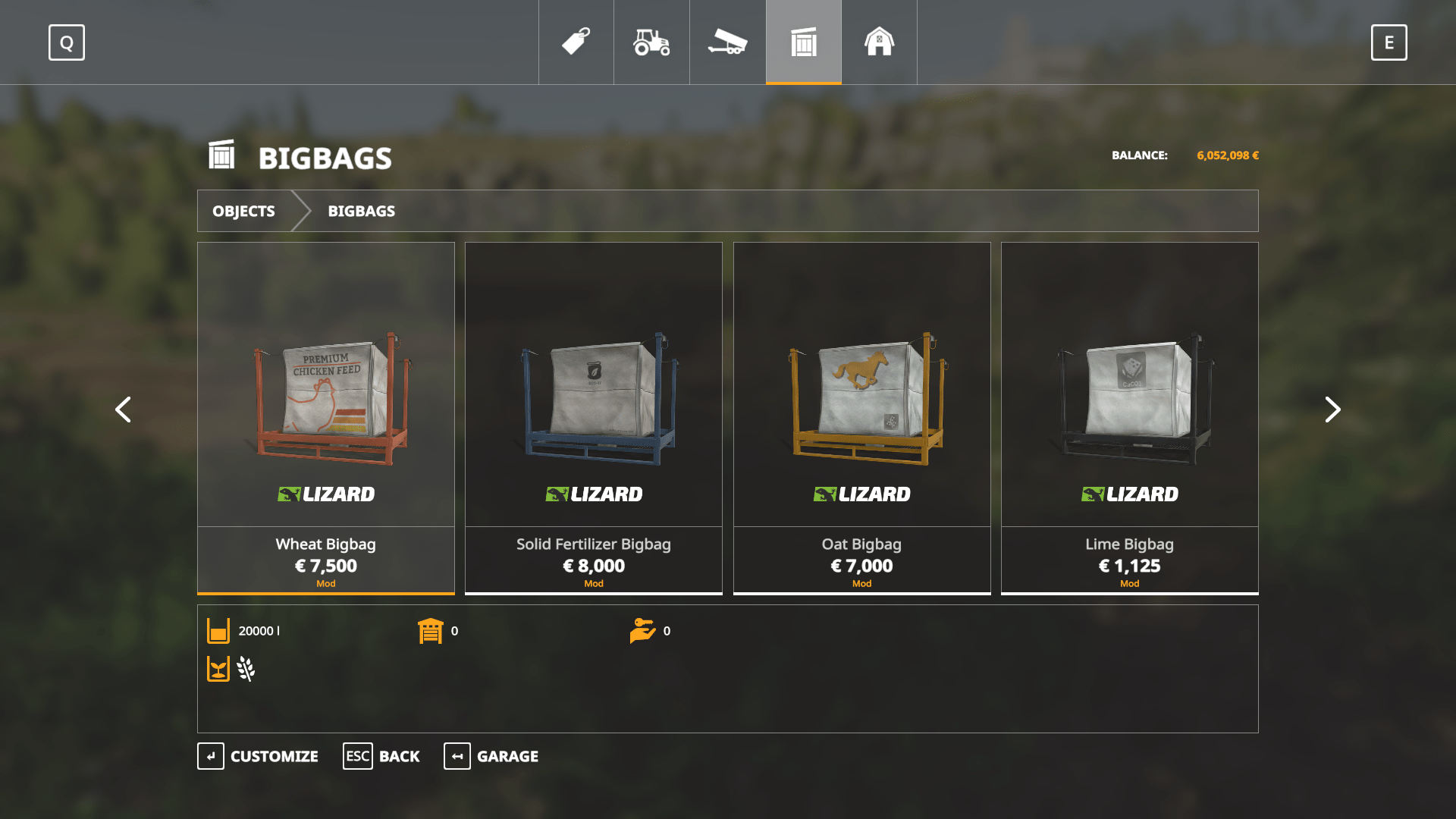Go back with the Back button

coord(381,756)
